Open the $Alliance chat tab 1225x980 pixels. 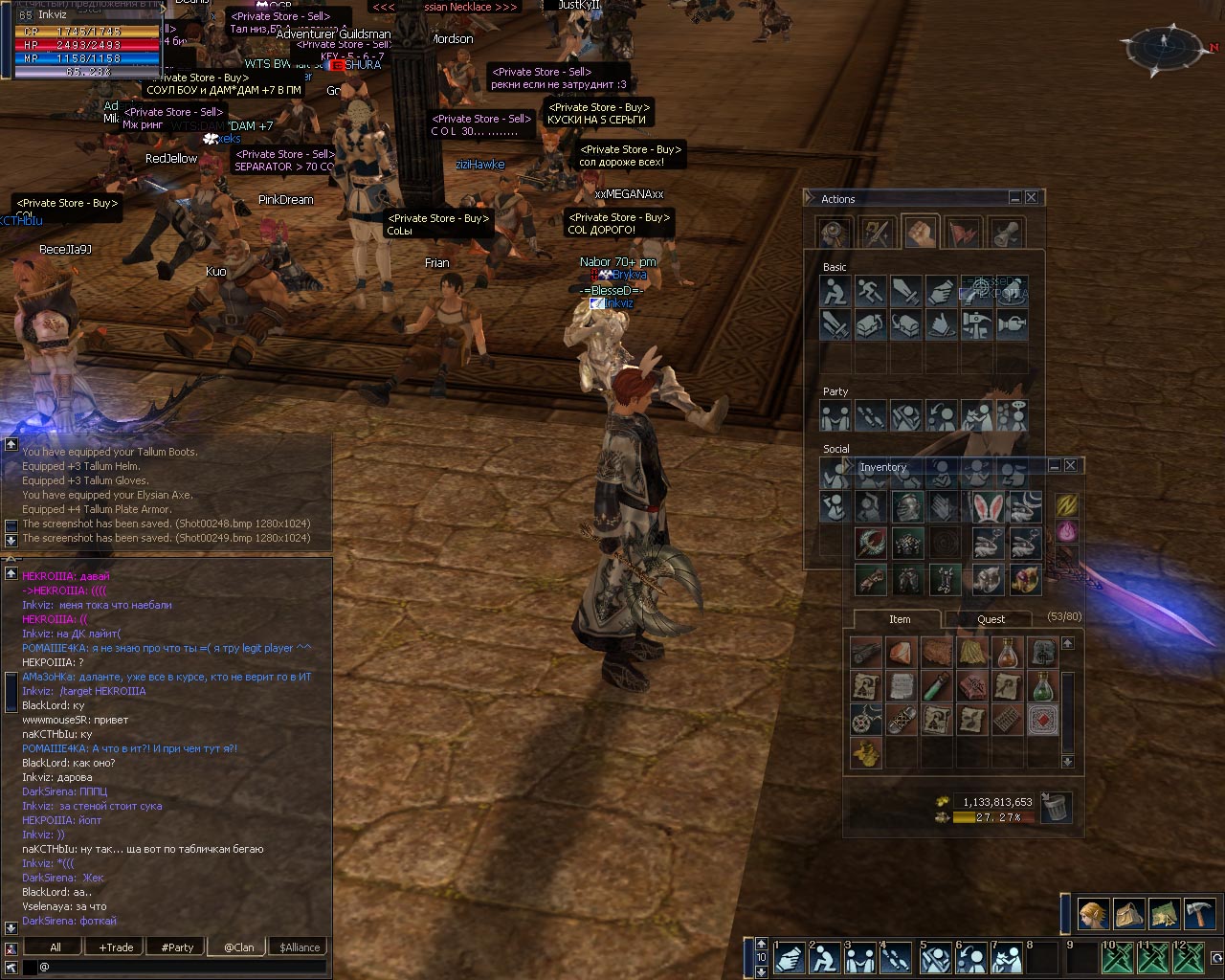tap(300, 947)
